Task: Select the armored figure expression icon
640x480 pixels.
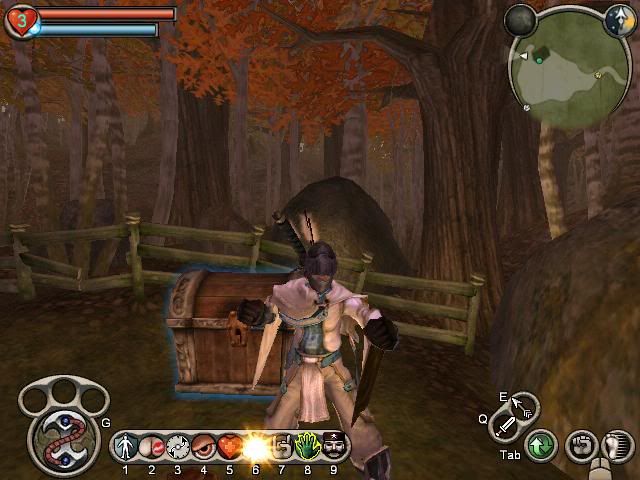Action: pos(127,446)
